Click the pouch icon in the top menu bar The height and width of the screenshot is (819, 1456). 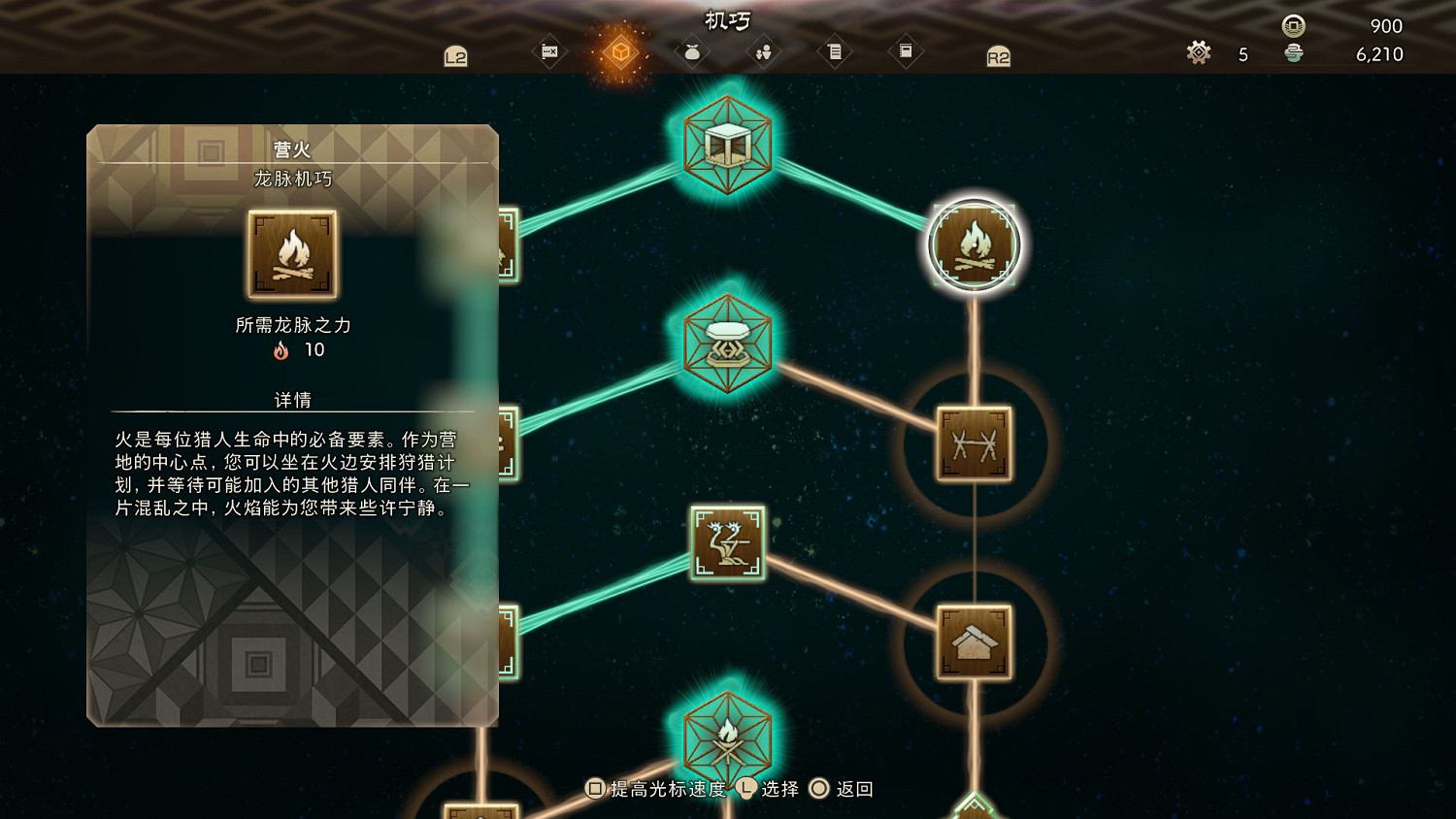[691, 51]
